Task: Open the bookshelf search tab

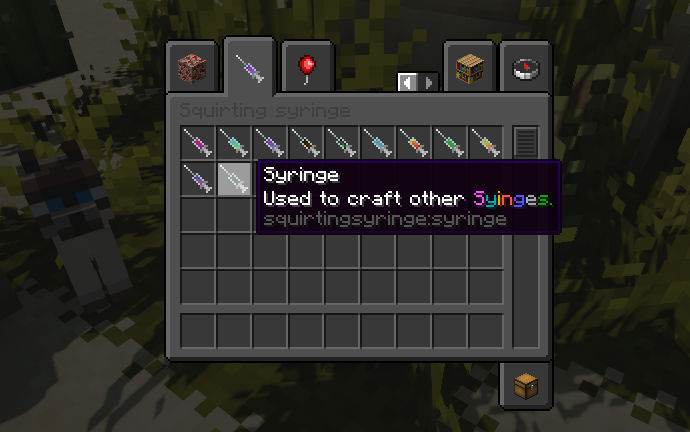Action: (x=469, y=69)
